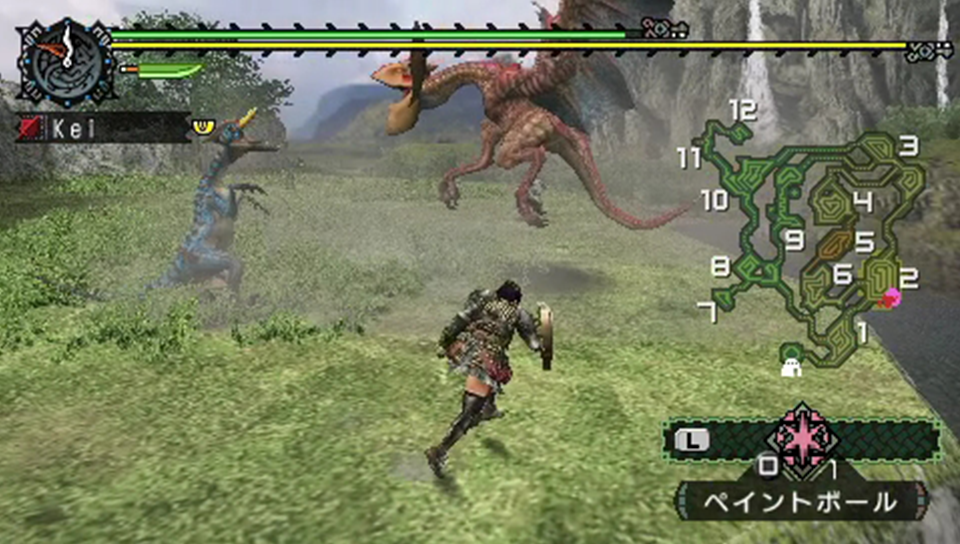The width and height of the screenshot is (960, 544).
Task: Select area 3 on the map
Action: tap(908, 147)
